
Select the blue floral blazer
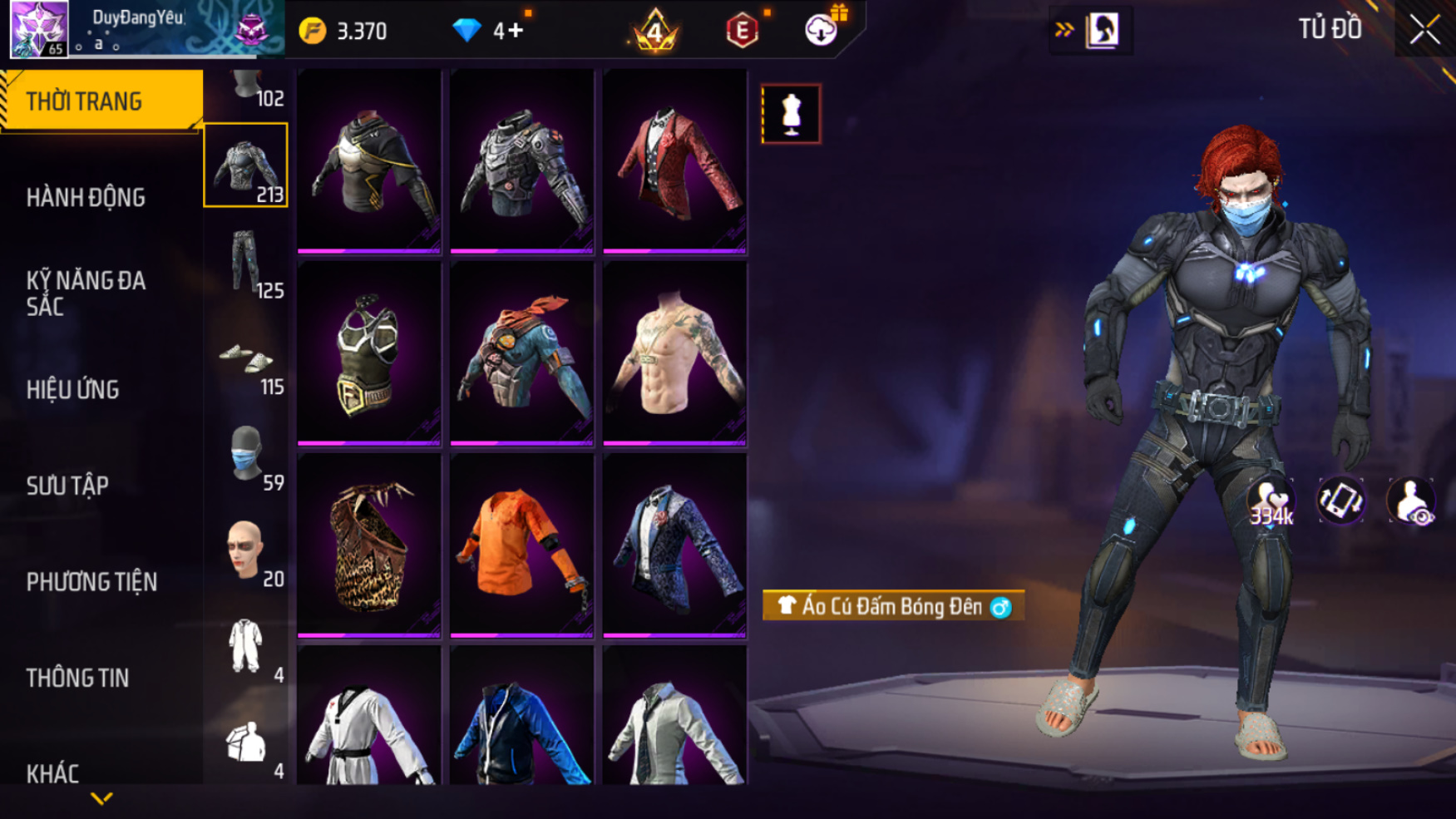(x=674, y=546)
